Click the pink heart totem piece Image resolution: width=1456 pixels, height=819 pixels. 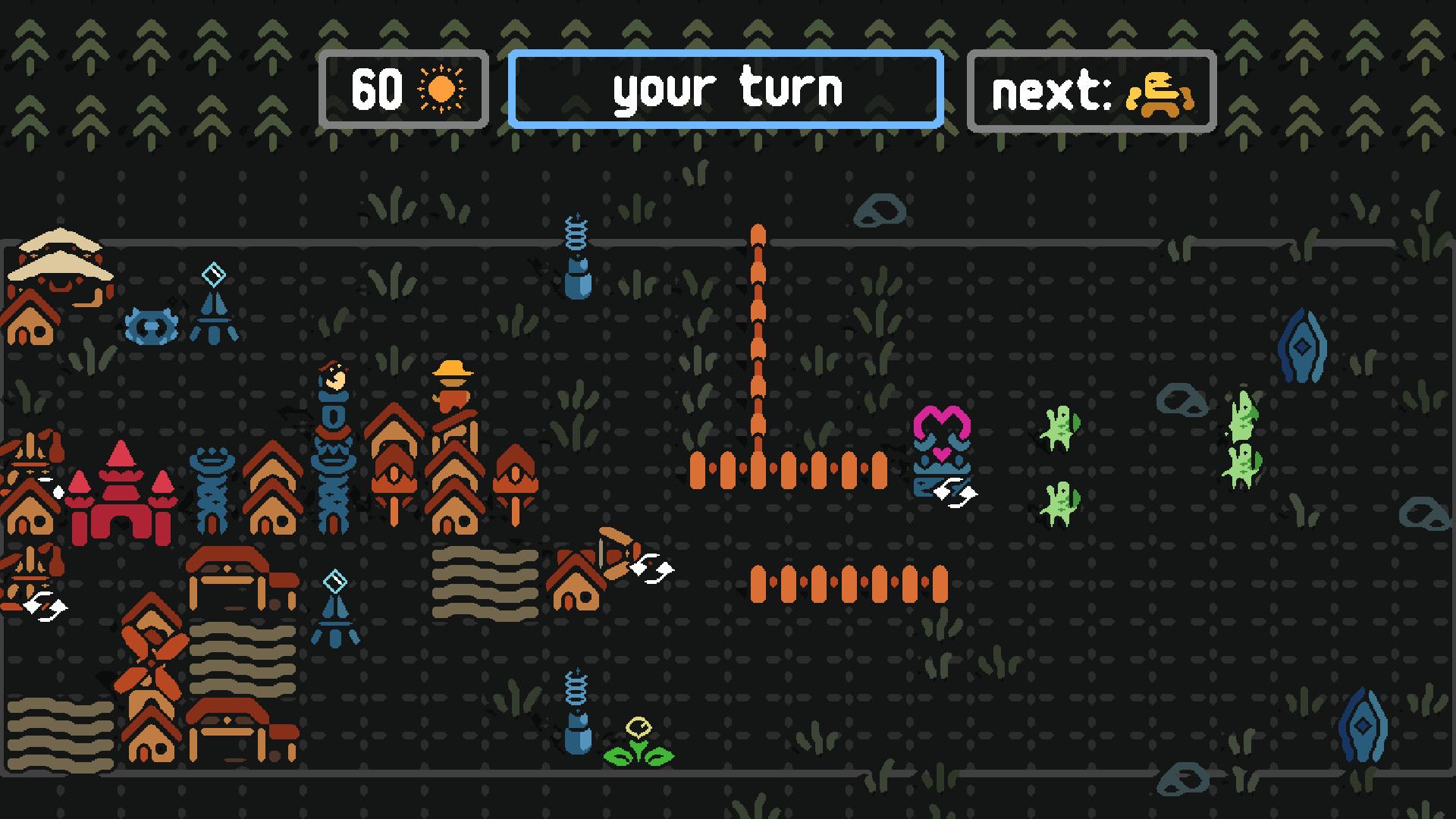pyautogui.click(x=942, y=432)
